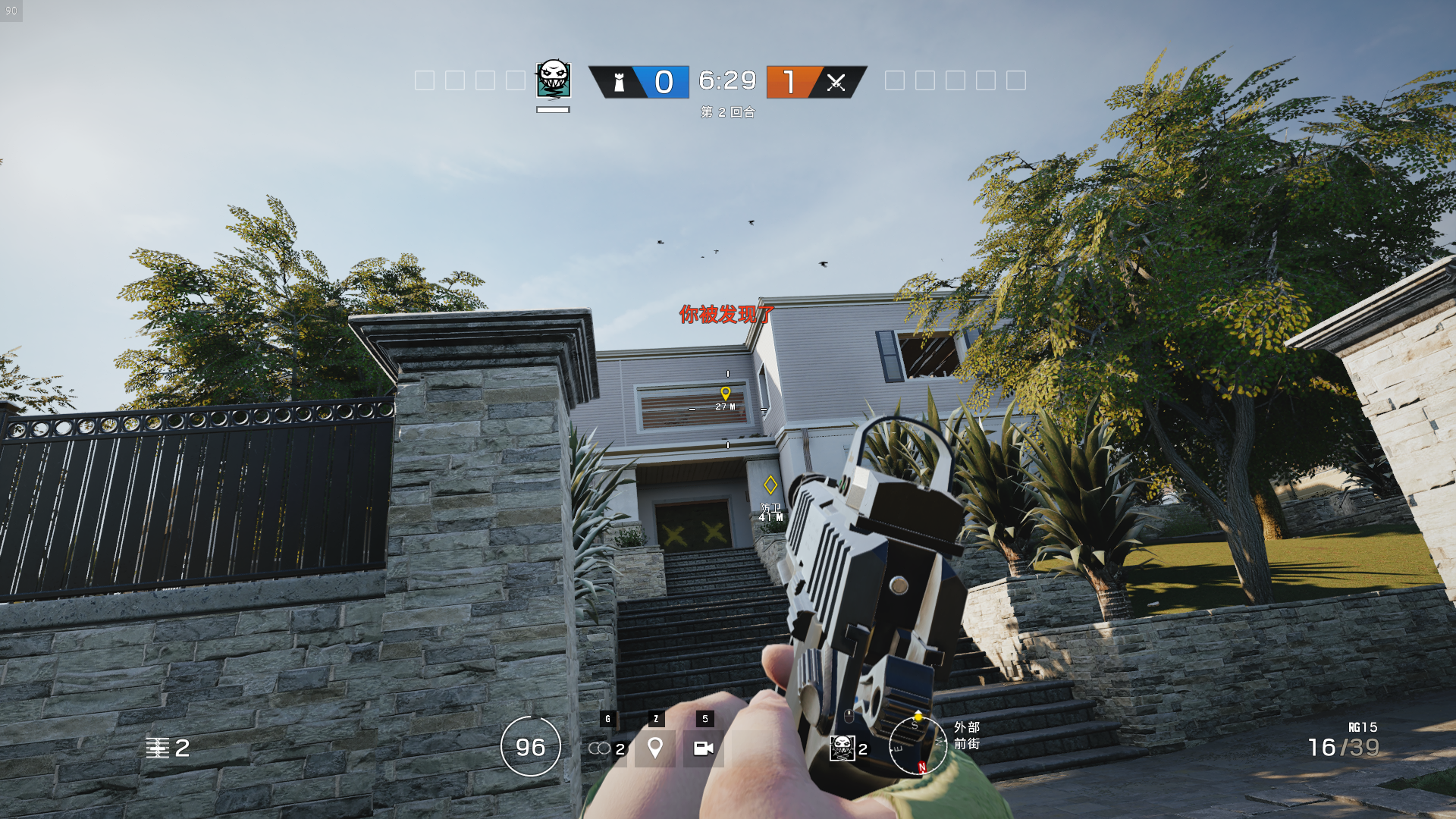This screenshot has height=819, width=1456.
Task: Open the observation camera tool
Action: 703,748
